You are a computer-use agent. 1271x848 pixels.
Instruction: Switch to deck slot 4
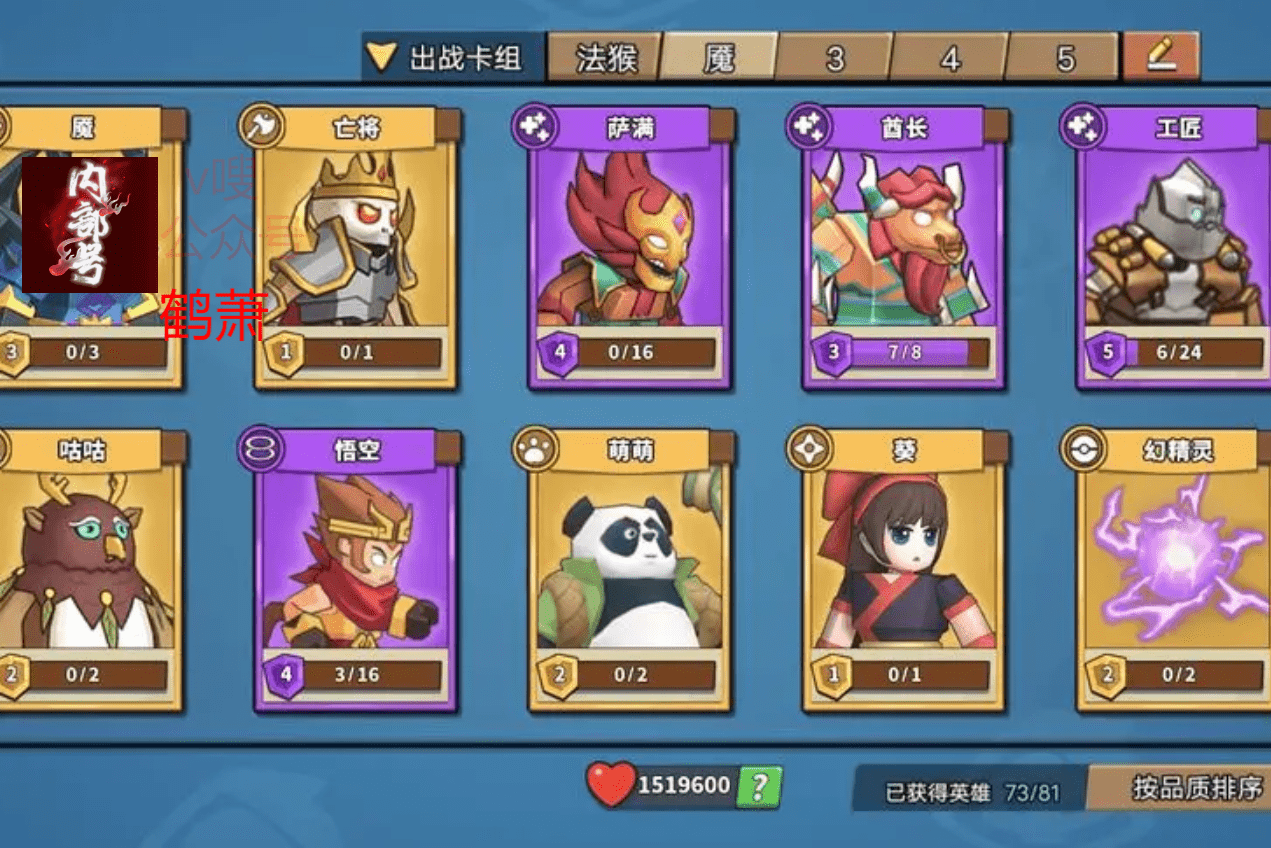pos(949,58)
